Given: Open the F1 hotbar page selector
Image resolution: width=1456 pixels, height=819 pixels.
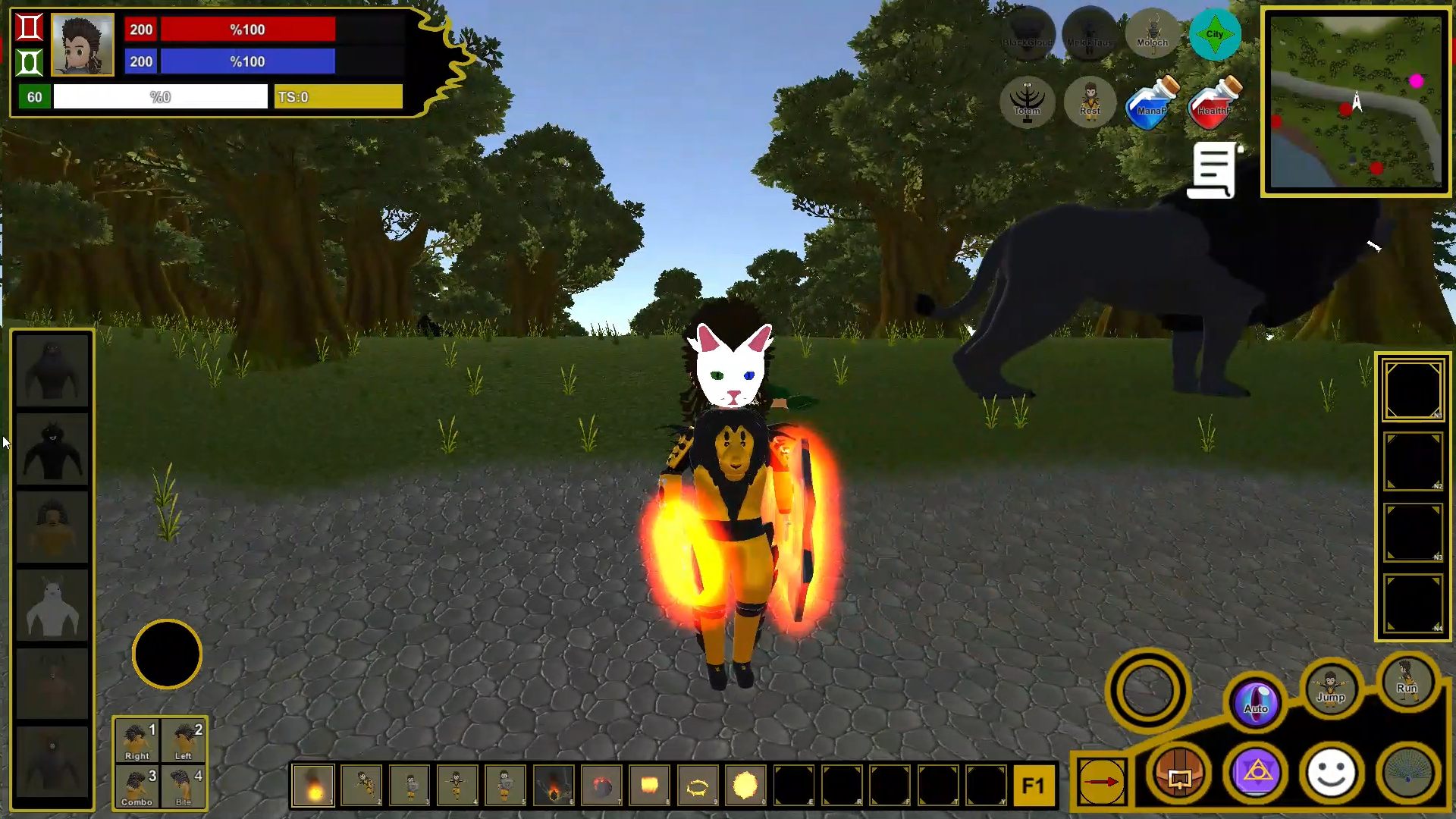Looking at the screenshot, I should [x=1035, y=786].
